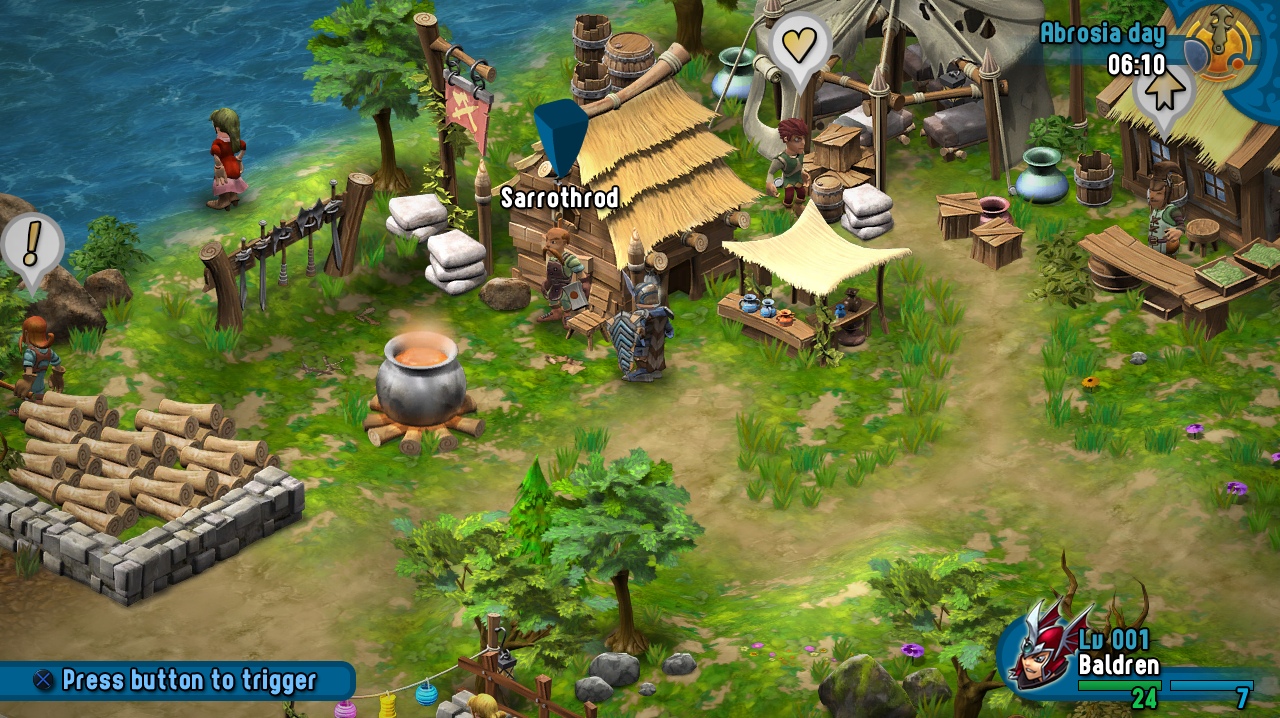Click the arrow pointer speech bubble
1280x718 pixels.
tap(1163, 93)
